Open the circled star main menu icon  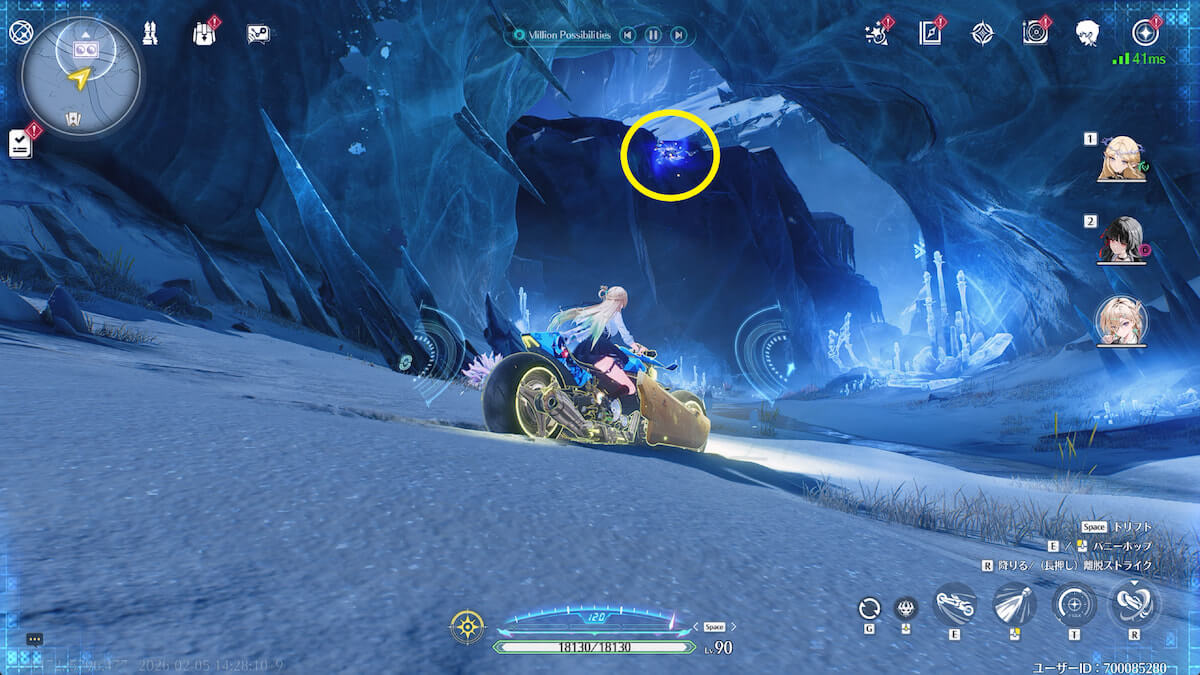tap(1144, 33)
